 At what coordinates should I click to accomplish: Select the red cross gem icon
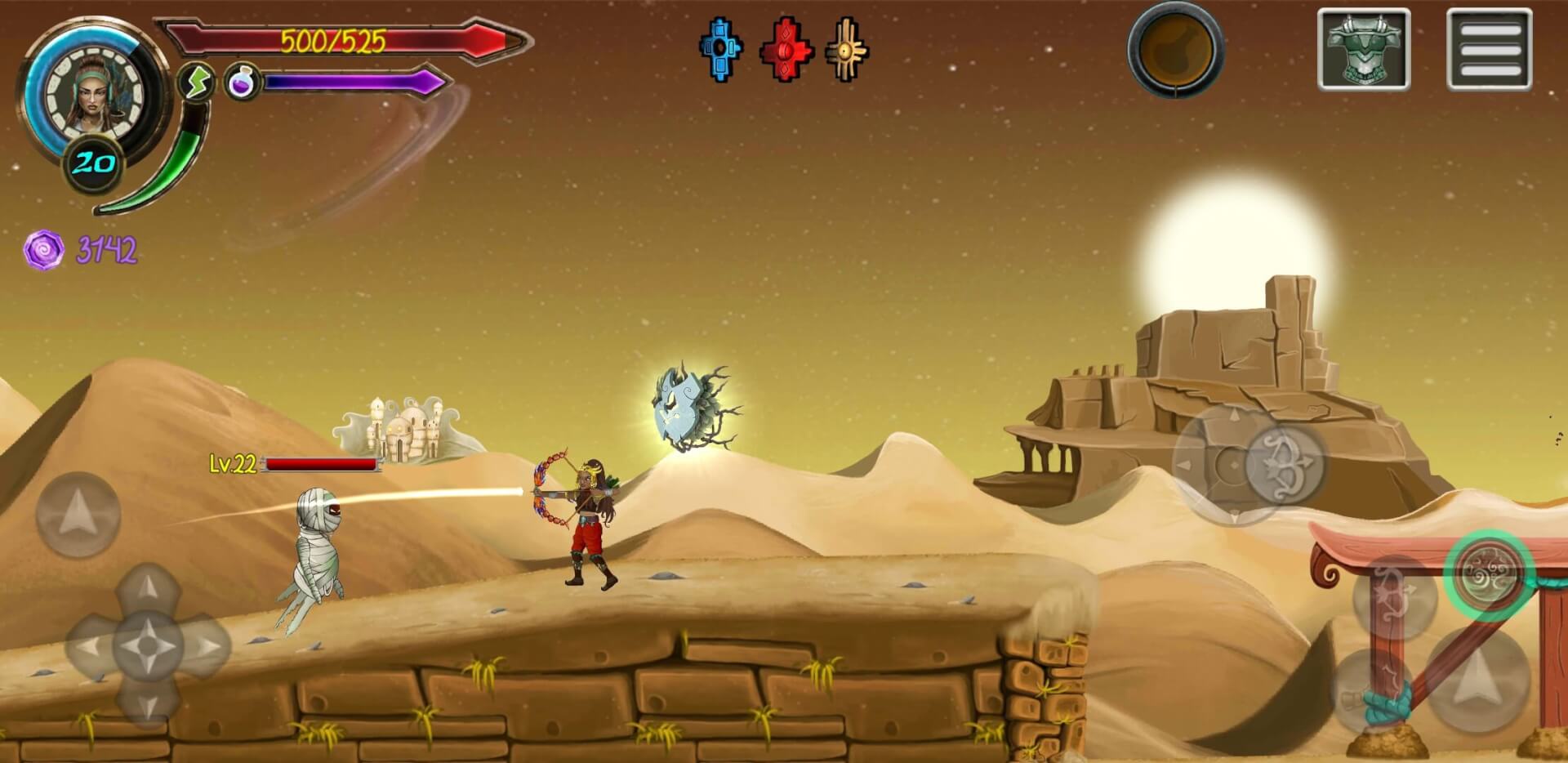pos(786,49)
